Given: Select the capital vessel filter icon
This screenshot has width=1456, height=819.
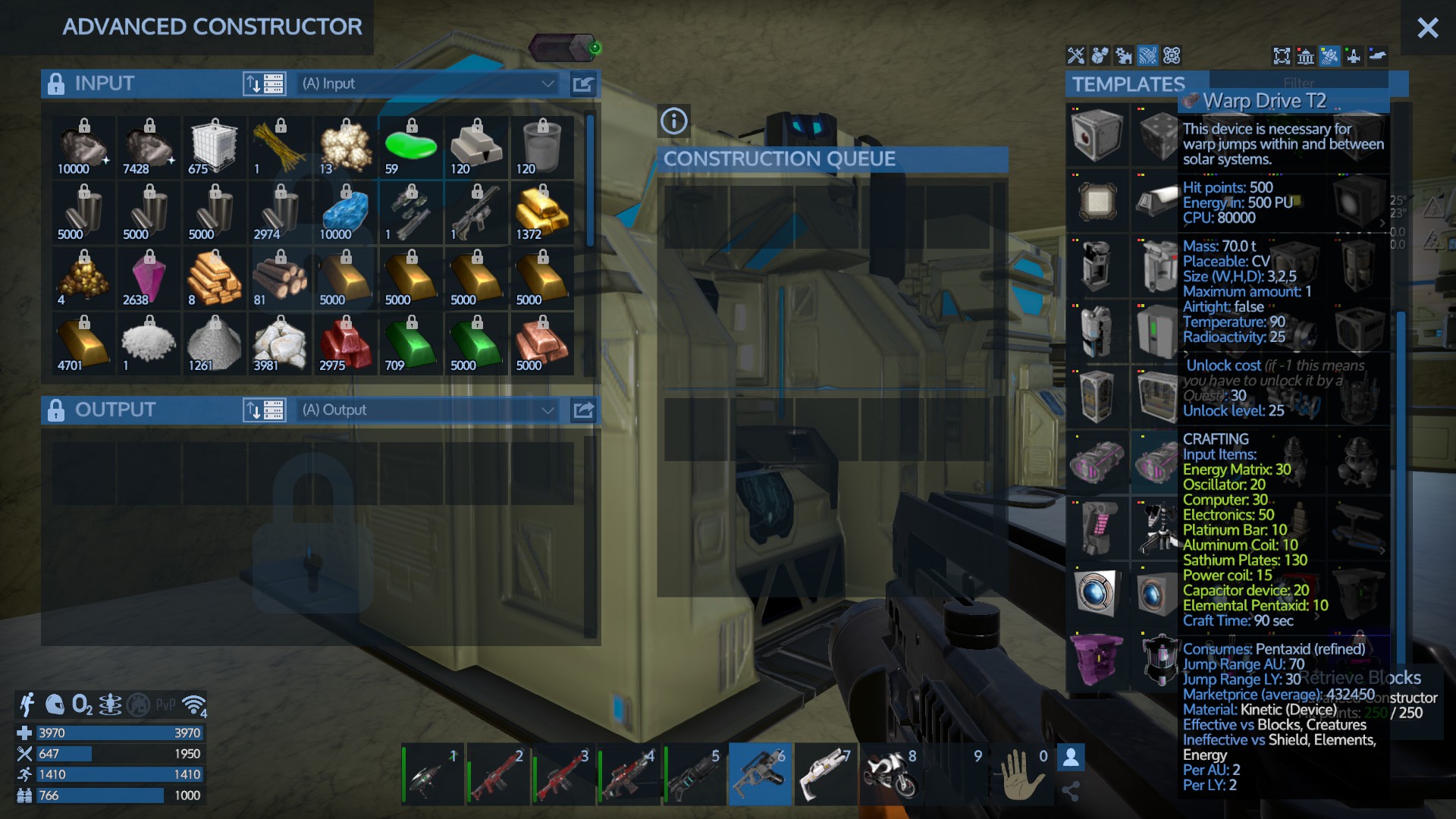Looking at the screenshot, I should pyautogui.click(x=1328, y=55).
